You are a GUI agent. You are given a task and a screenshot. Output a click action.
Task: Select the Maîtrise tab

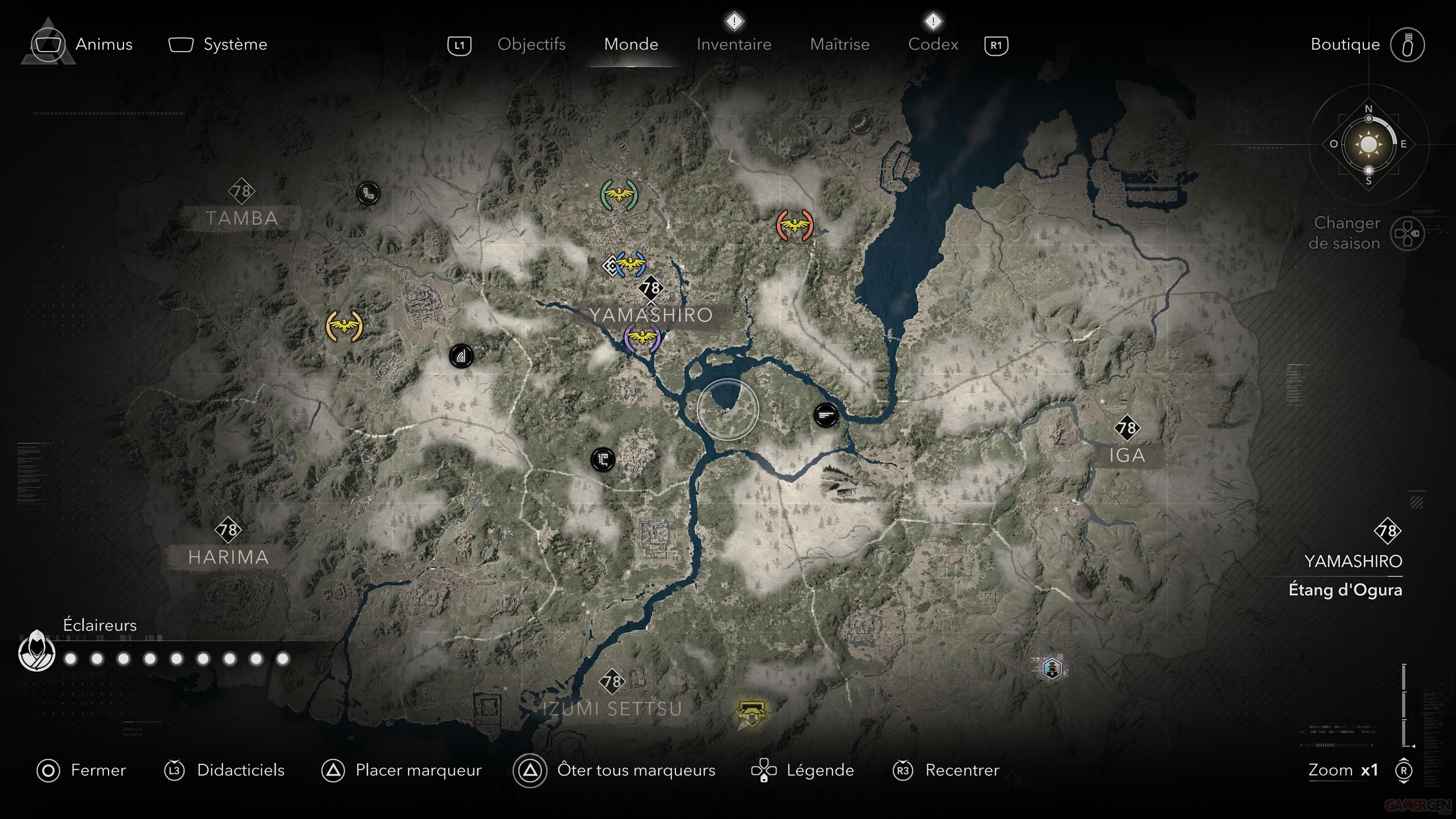pyautogui.click(x=839, y=44)
